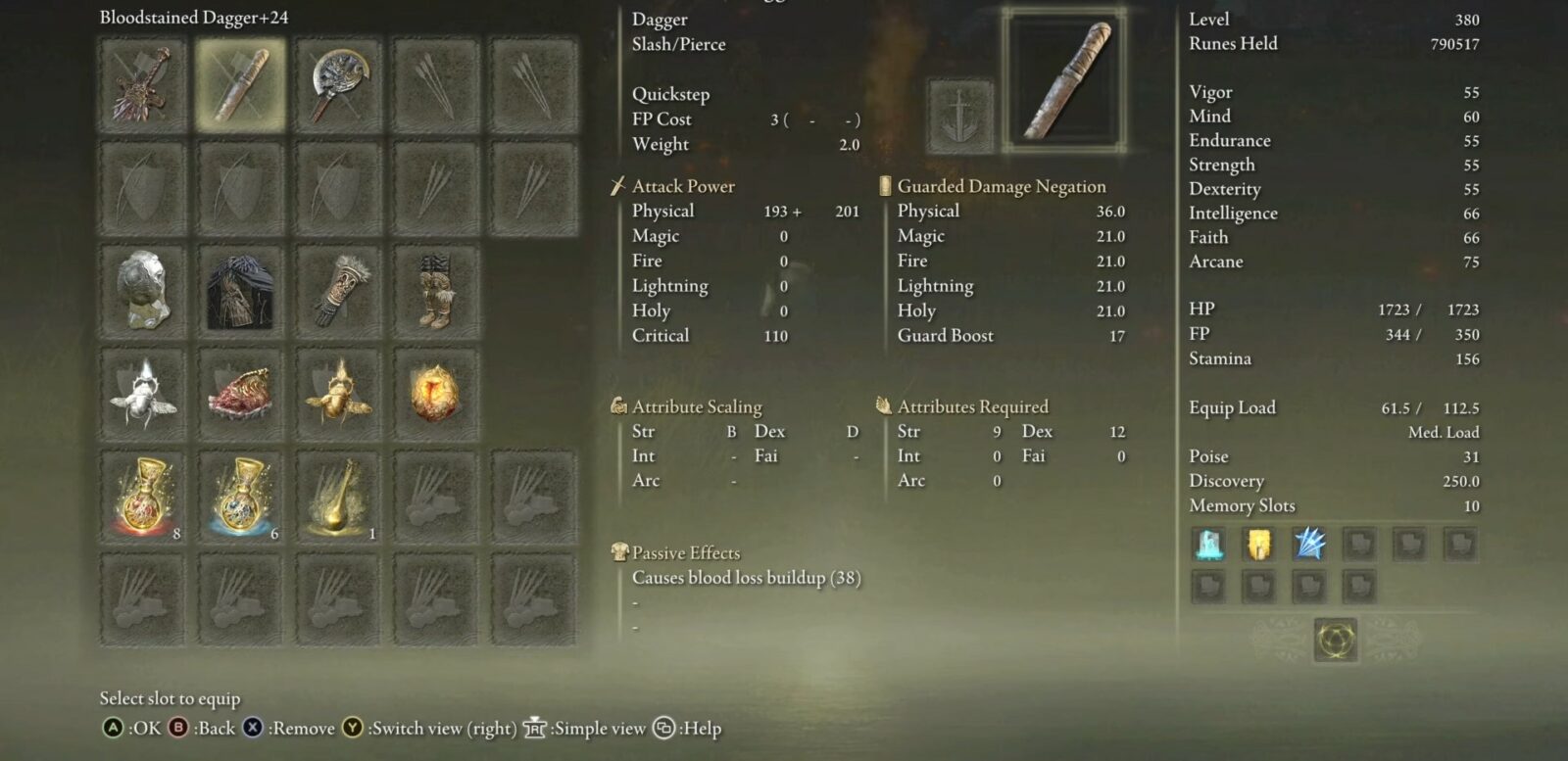Select the Flask of Crimson Tears slot

coord(143,497)
